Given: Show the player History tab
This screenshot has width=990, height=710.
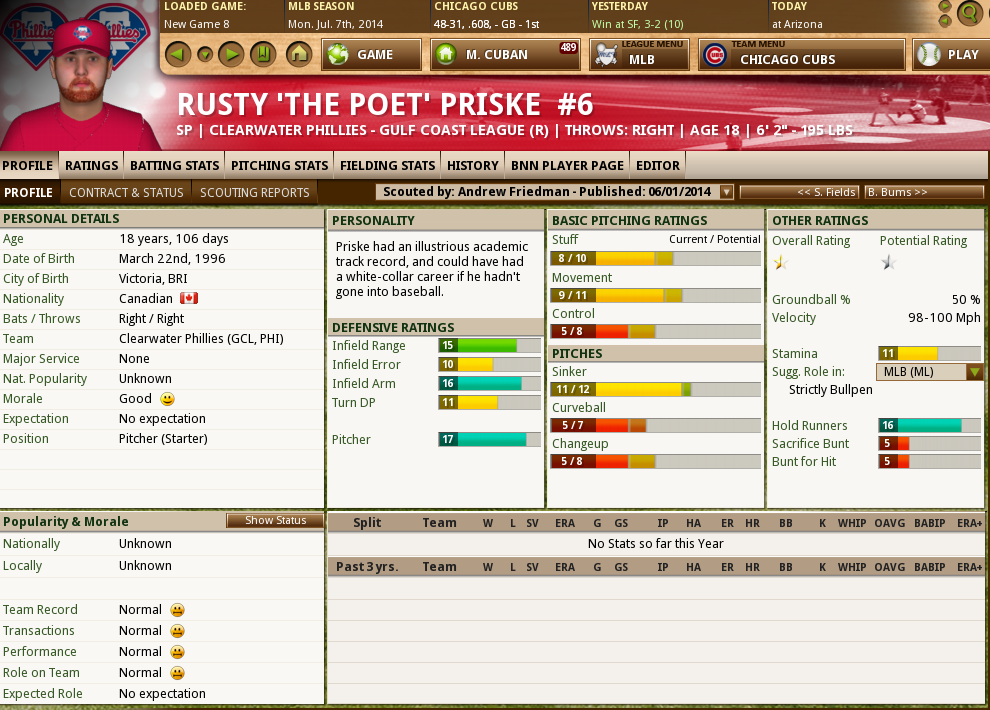Looking at the screenshot, I should (x=472, y=165).
